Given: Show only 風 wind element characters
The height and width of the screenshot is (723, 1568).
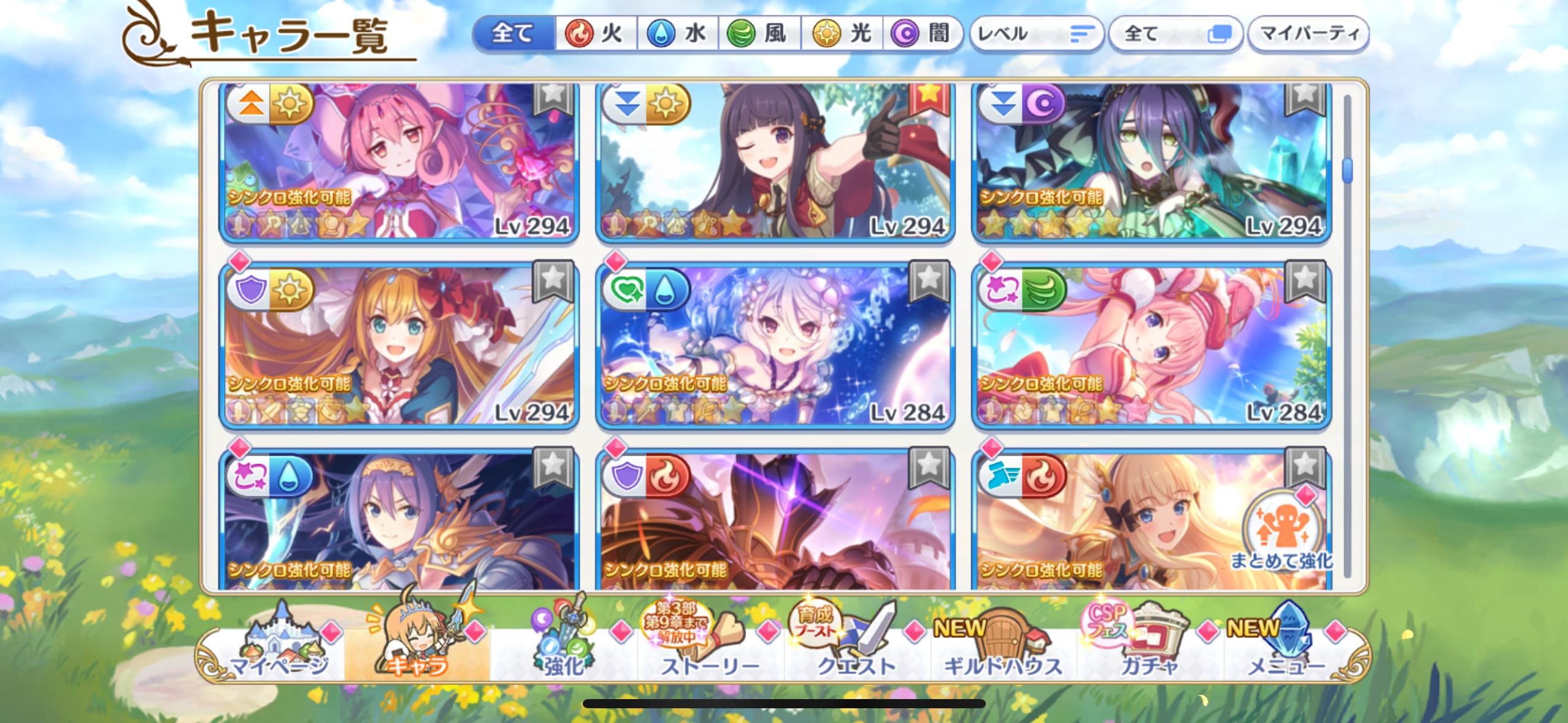Looking at the screenshot, I should [x=759, y=33].
